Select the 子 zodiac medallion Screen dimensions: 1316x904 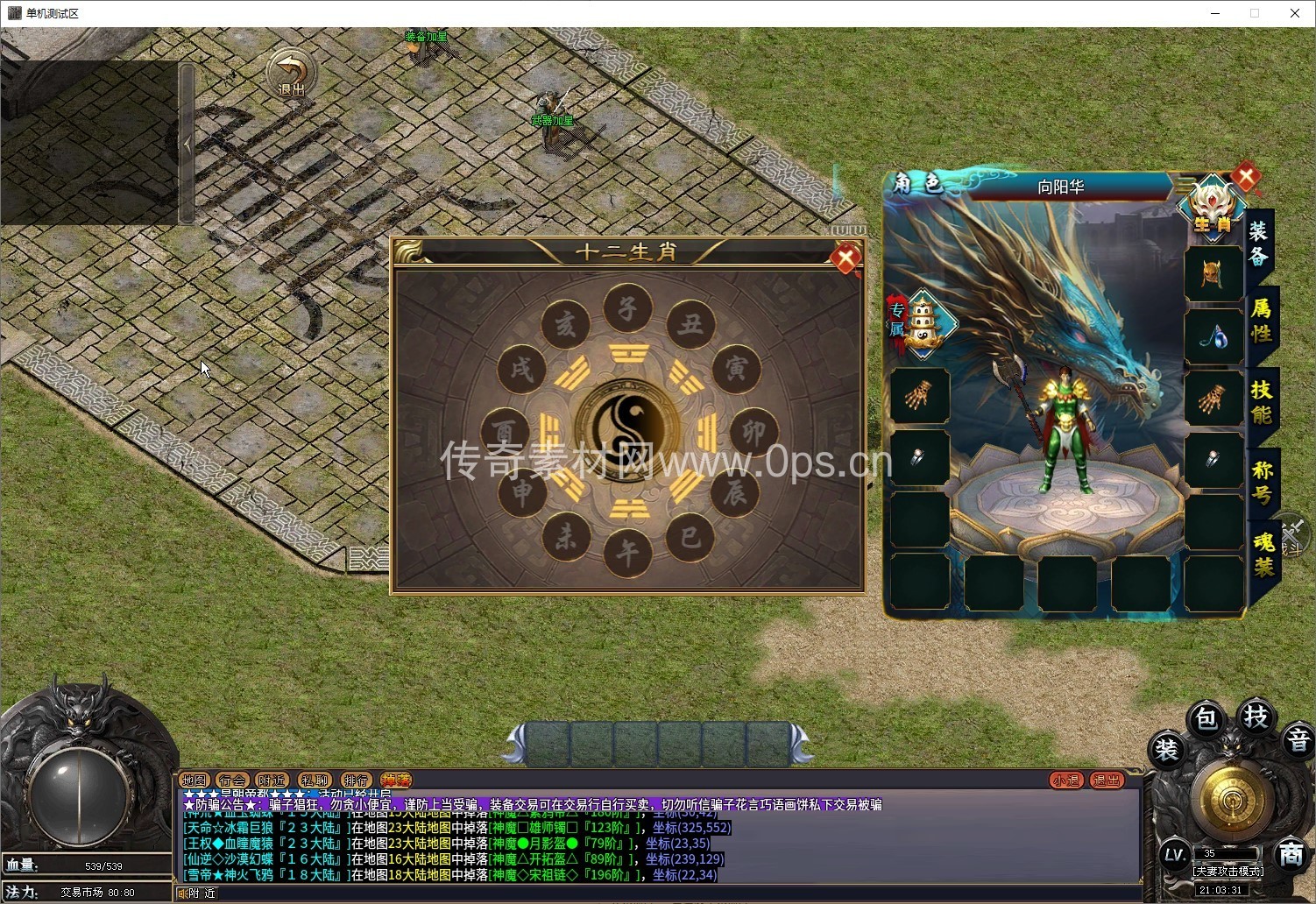(627, 309)
